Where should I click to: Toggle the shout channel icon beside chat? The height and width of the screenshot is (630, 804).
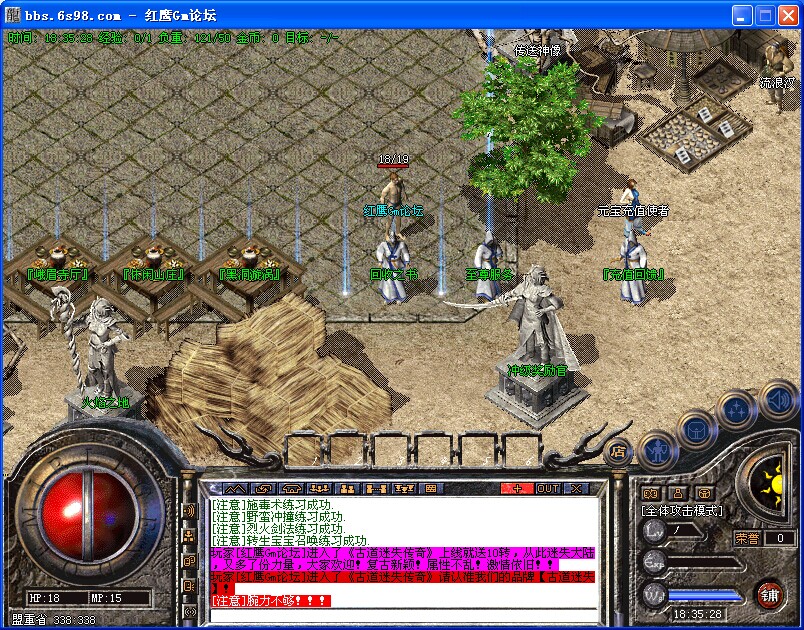pos(189,510)
